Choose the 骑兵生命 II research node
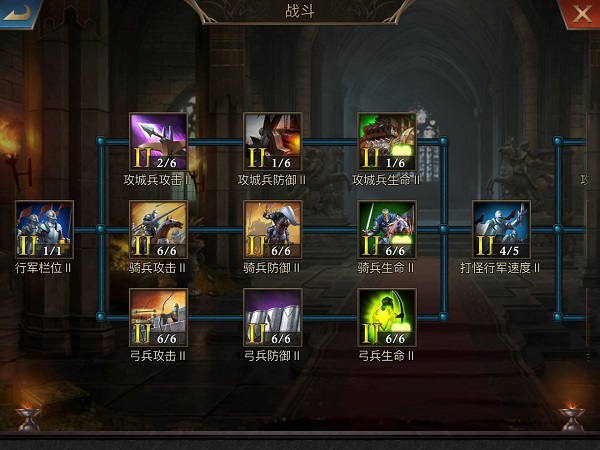Screen dimensions: 600x450 tap(387, 230)
